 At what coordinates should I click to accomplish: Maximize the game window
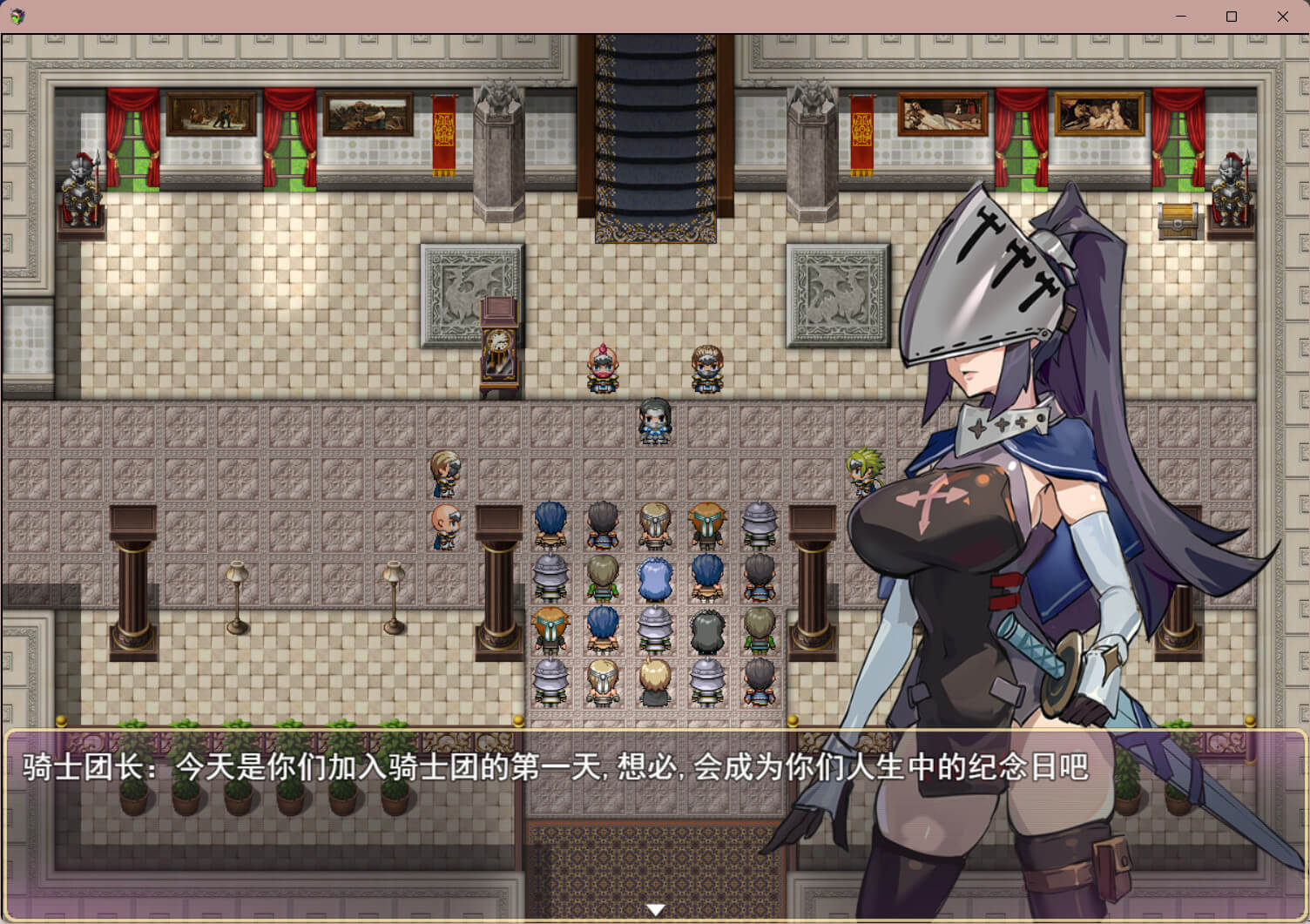pos(1232,17)
